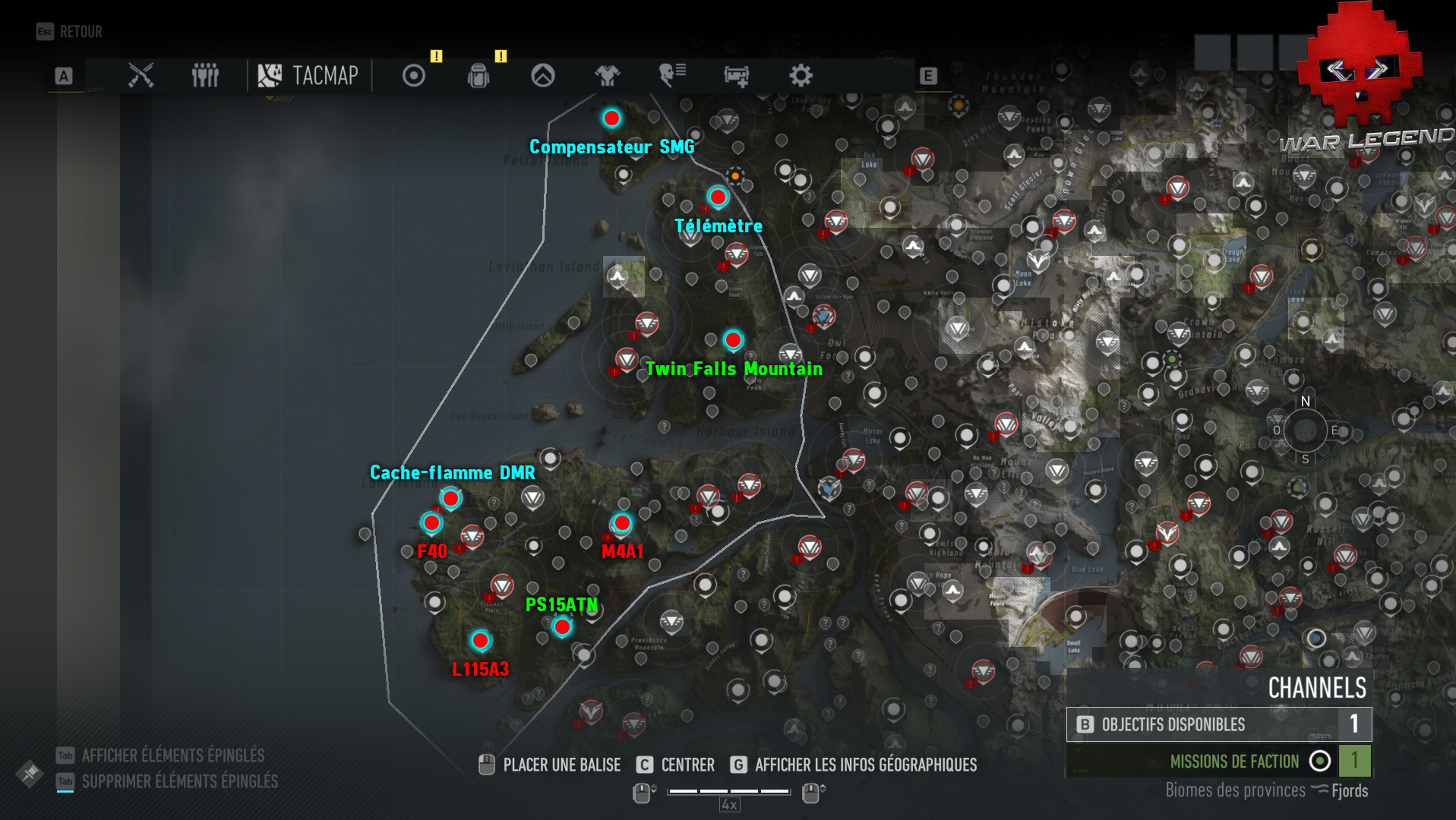This screenshot has width=1456, height=820.
Task: Open the loadout backpack icon
Action: [x=478, y=76]
